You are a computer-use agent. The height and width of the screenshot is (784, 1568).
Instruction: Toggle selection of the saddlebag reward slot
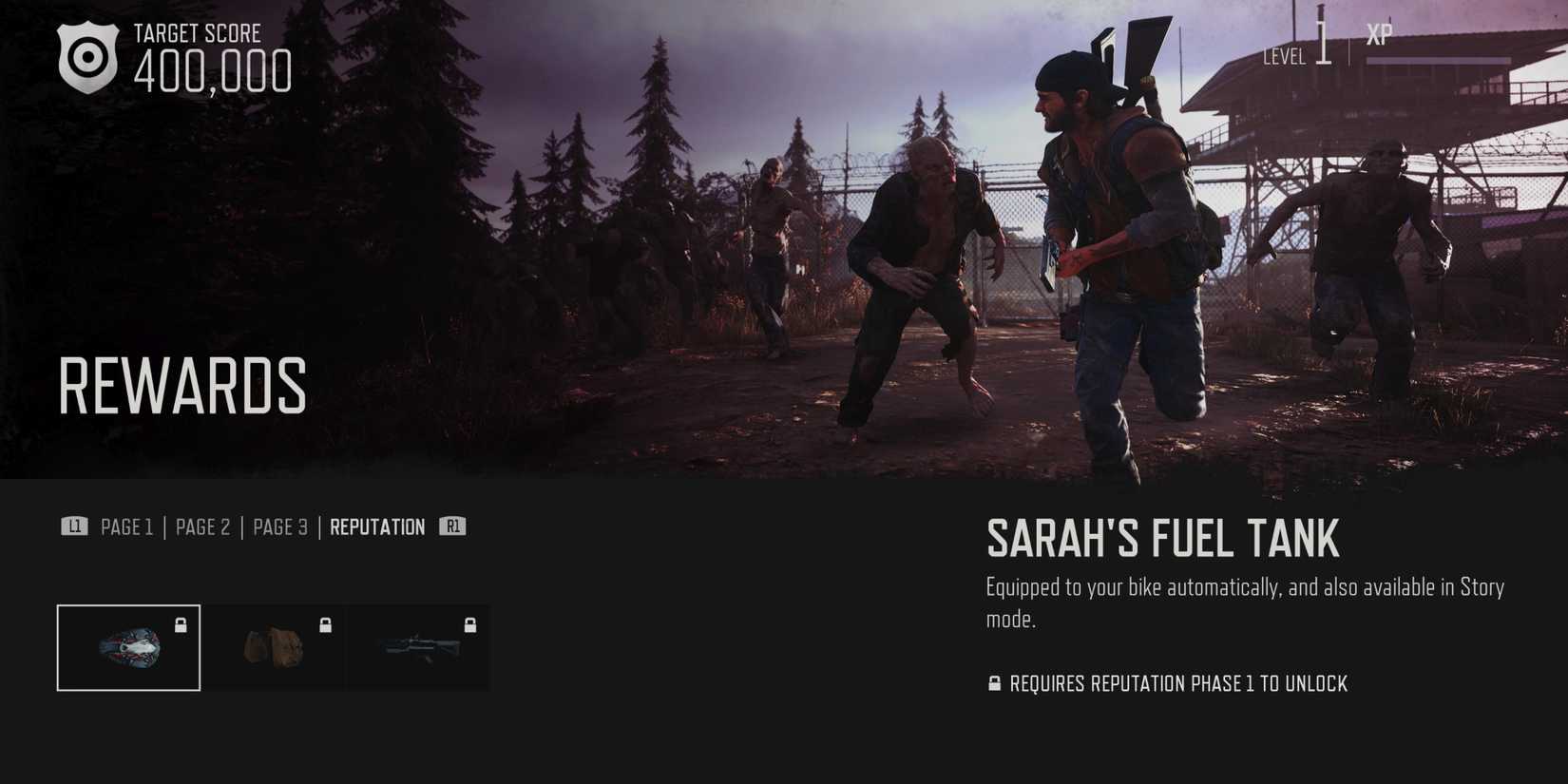275,648
